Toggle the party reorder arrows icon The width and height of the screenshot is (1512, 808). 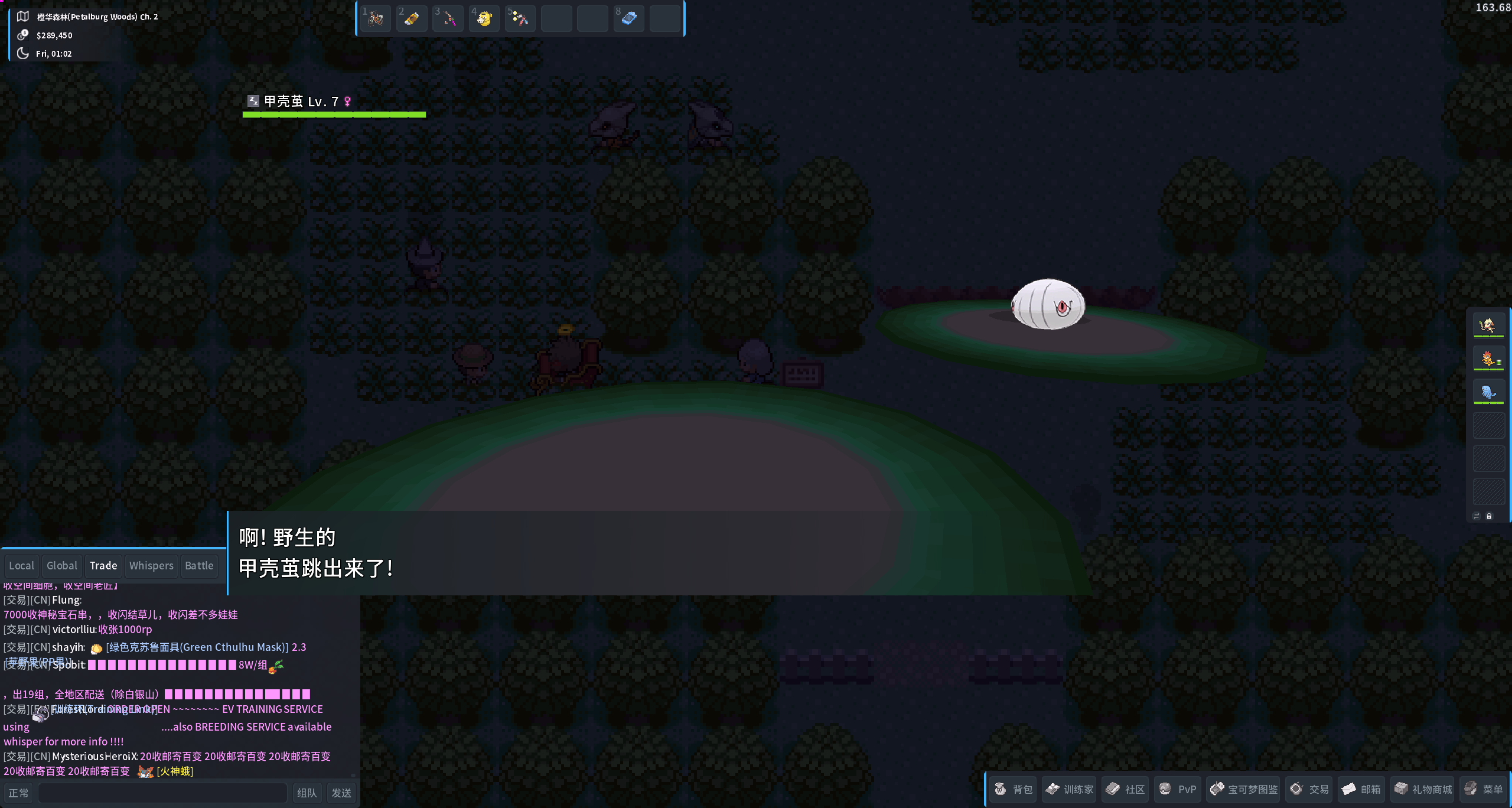1477,516
